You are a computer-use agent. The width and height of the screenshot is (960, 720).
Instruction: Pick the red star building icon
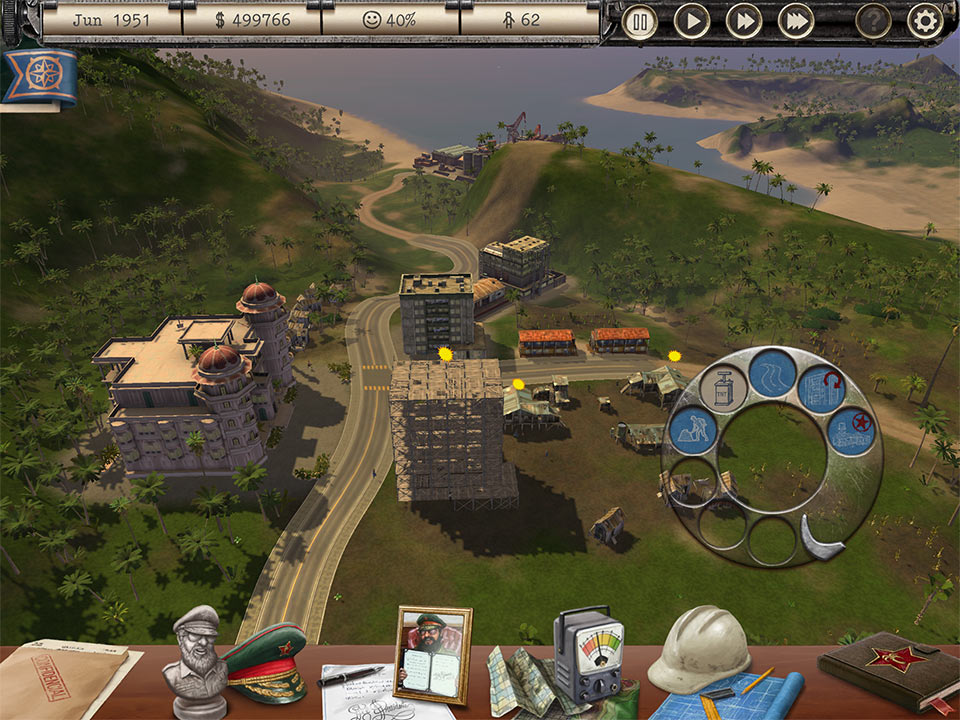coord(850,432)
